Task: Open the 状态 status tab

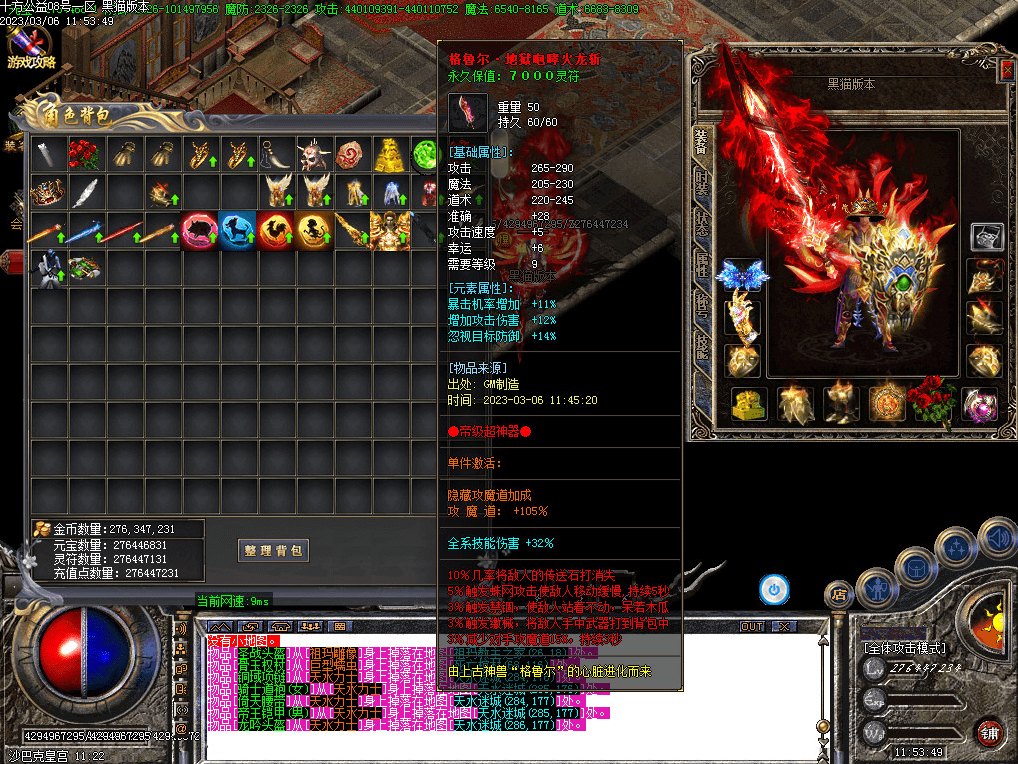Action: pos(702,220)
